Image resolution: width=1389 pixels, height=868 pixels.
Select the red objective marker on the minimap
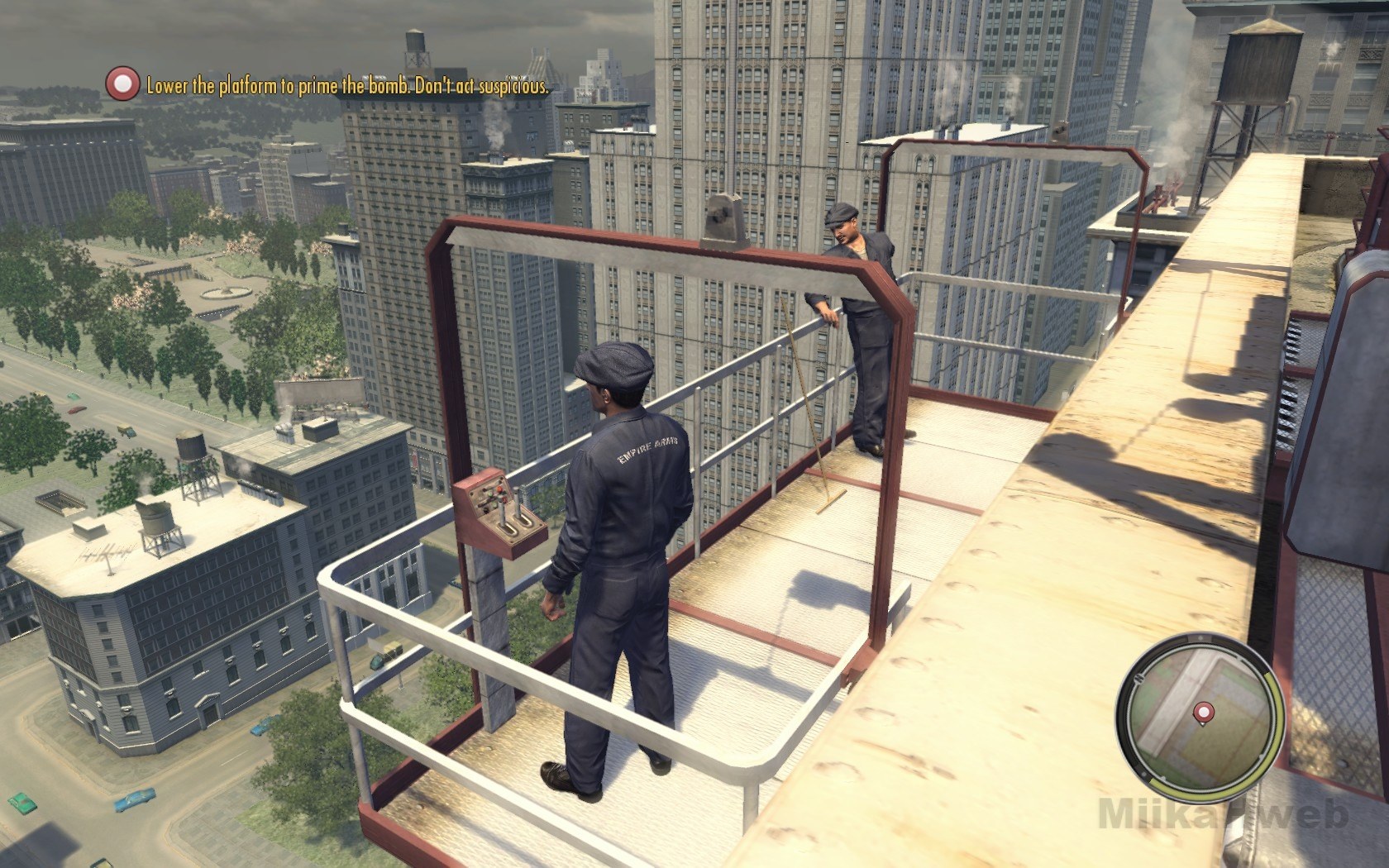(x=1203, y=711)
